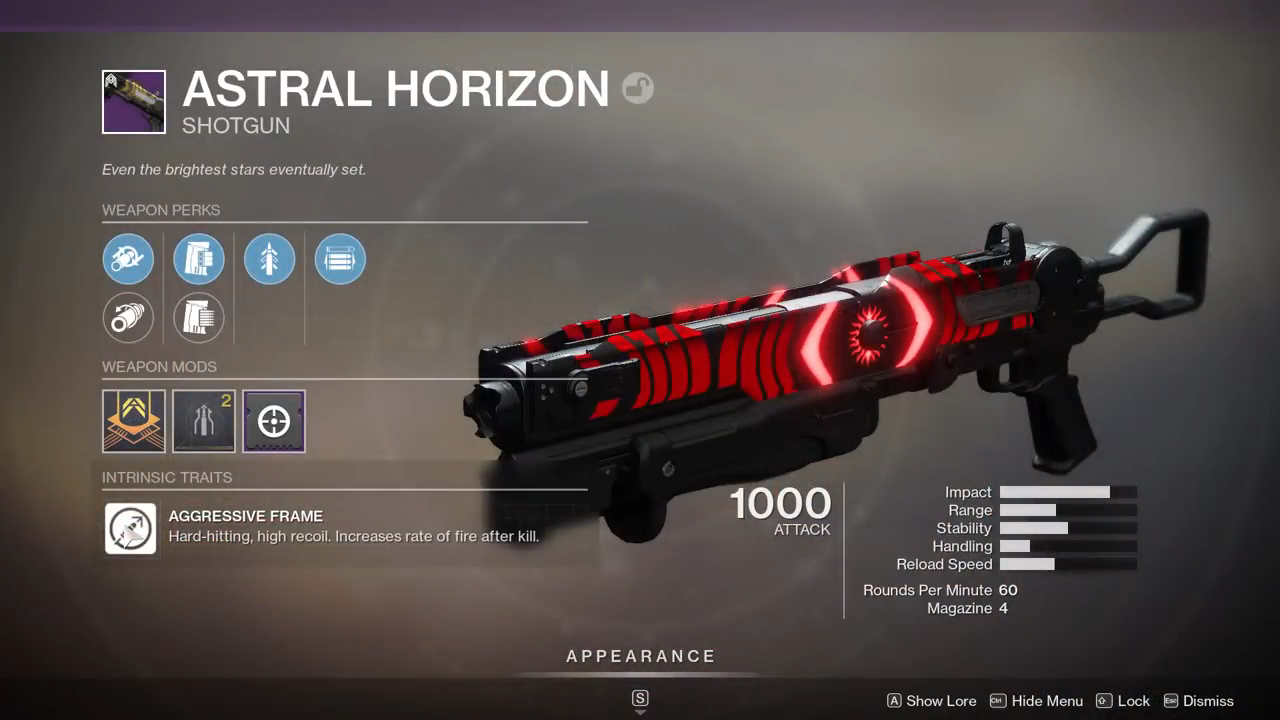Select the active blue magazine perk
This screenshot has height=720, width=1280.
click(x=199, y=259)
